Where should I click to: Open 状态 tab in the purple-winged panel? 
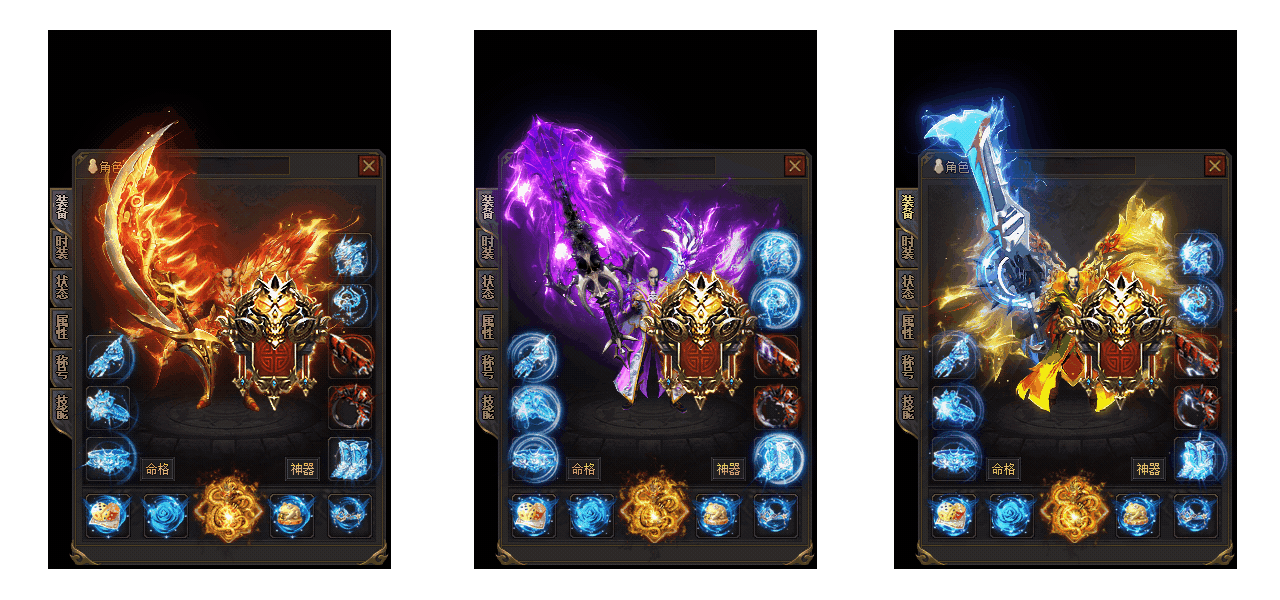[x=488, y=286]
